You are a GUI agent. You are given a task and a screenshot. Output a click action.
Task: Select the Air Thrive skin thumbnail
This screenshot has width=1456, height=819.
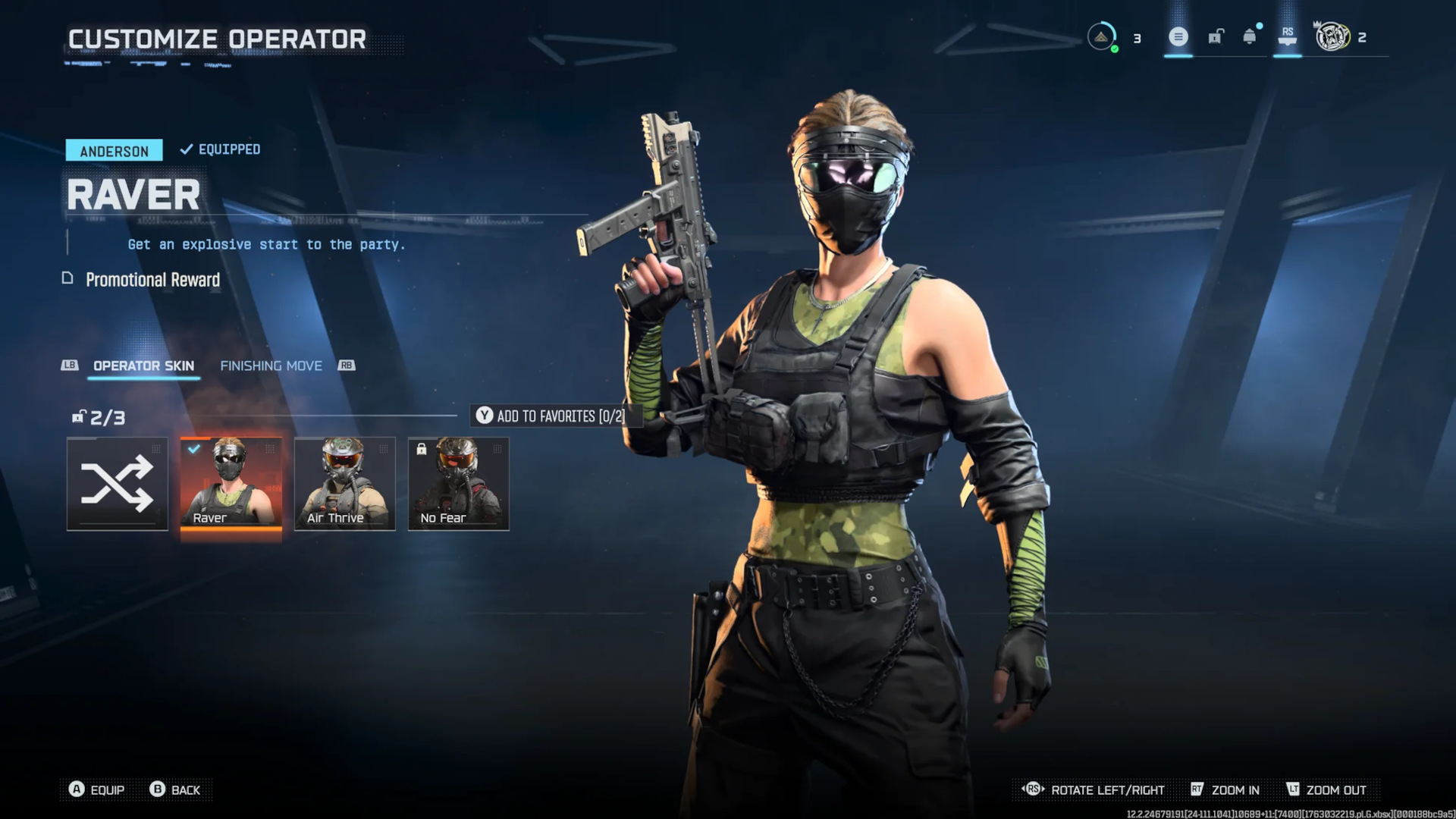(x=344, y=484)
